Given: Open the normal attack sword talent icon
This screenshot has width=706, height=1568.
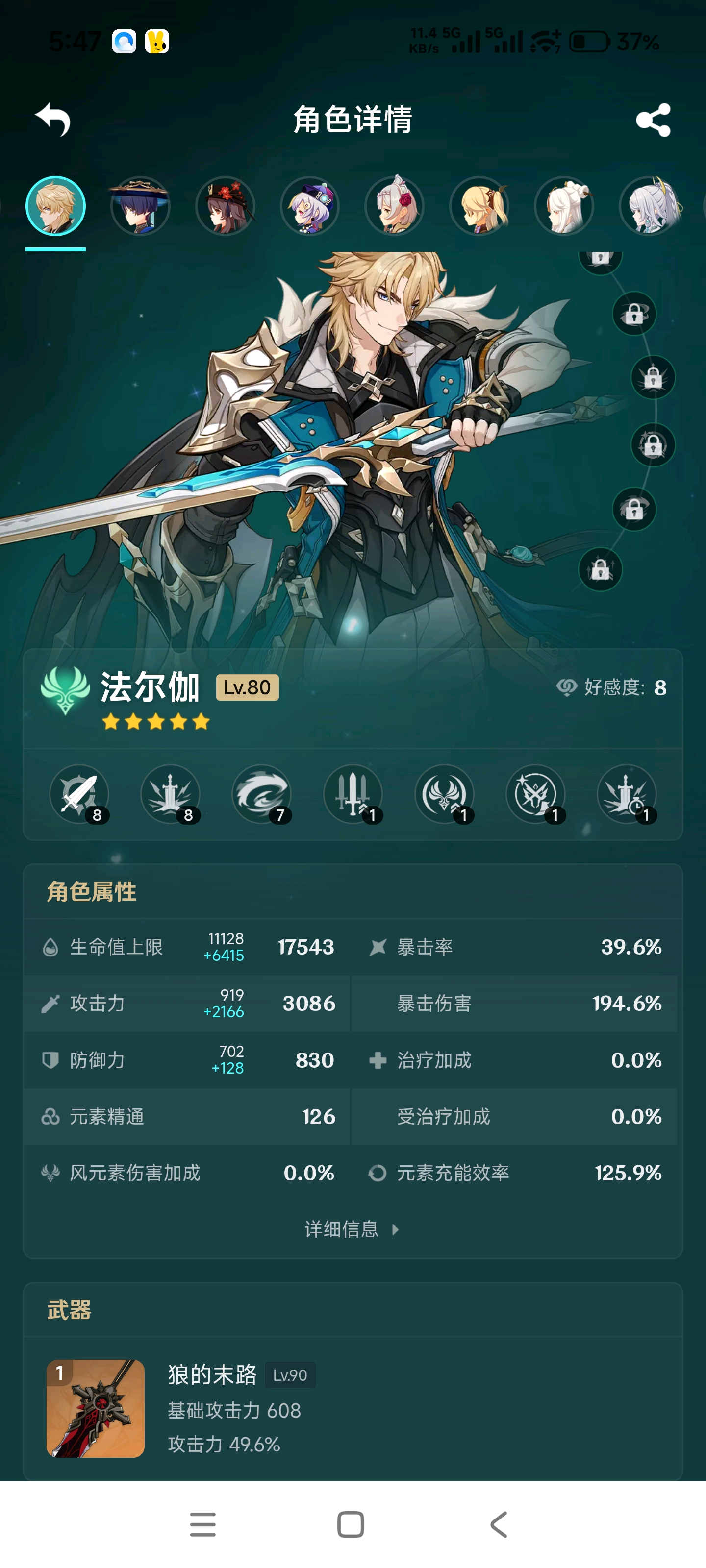Looking at the screenshot, I should tap(79, 794).
